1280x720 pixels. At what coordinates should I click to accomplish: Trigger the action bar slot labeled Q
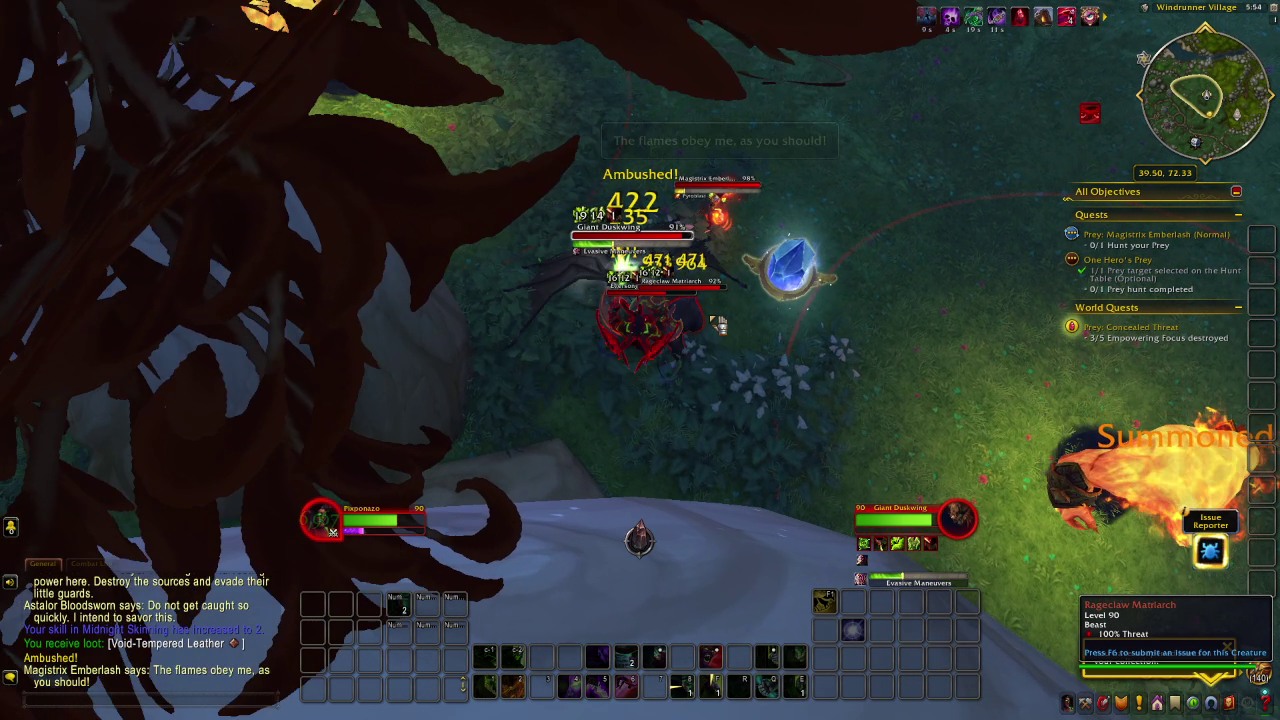click(767, 686)
